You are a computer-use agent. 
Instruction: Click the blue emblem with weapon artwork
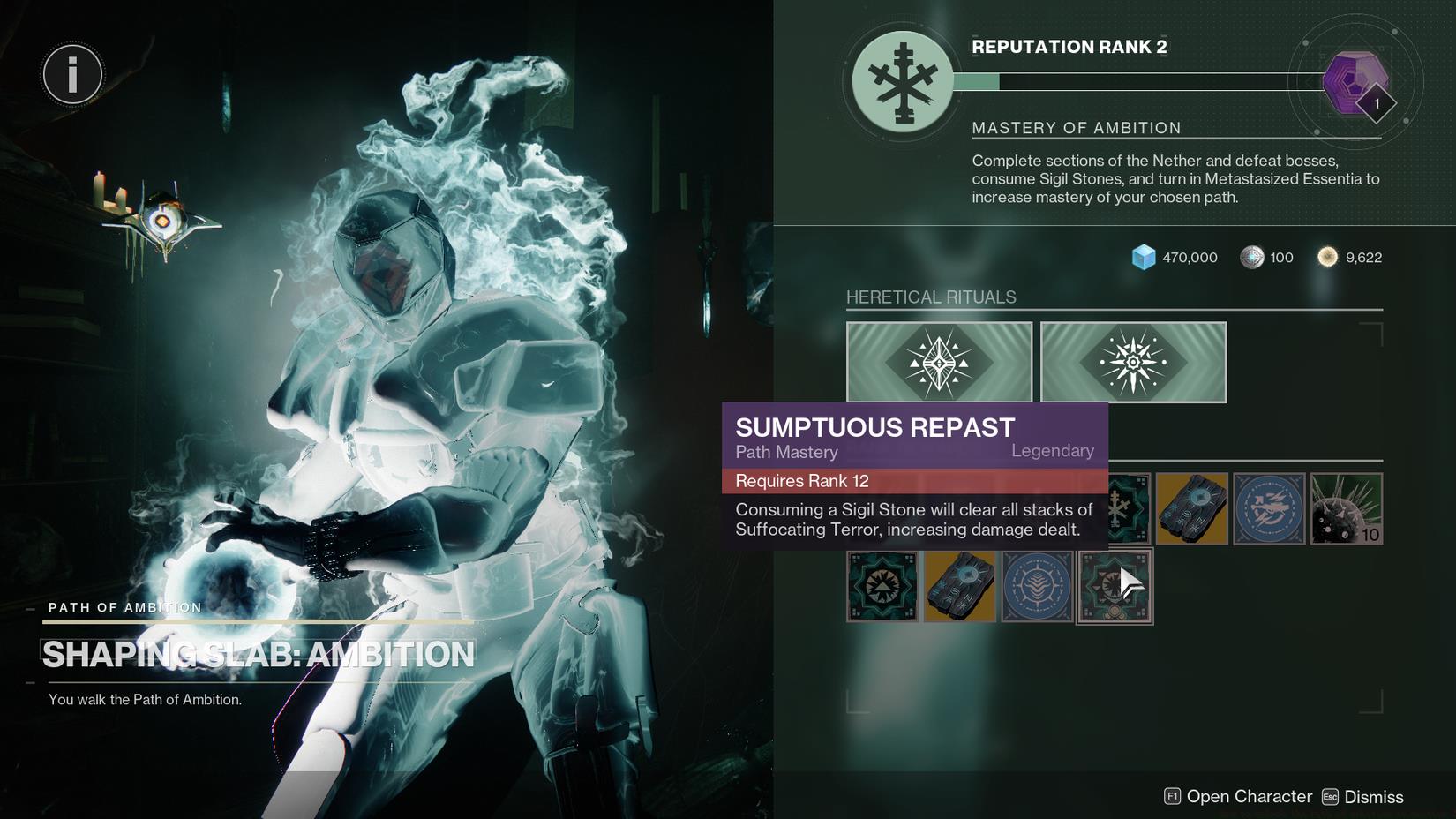tap(1268, 508)
